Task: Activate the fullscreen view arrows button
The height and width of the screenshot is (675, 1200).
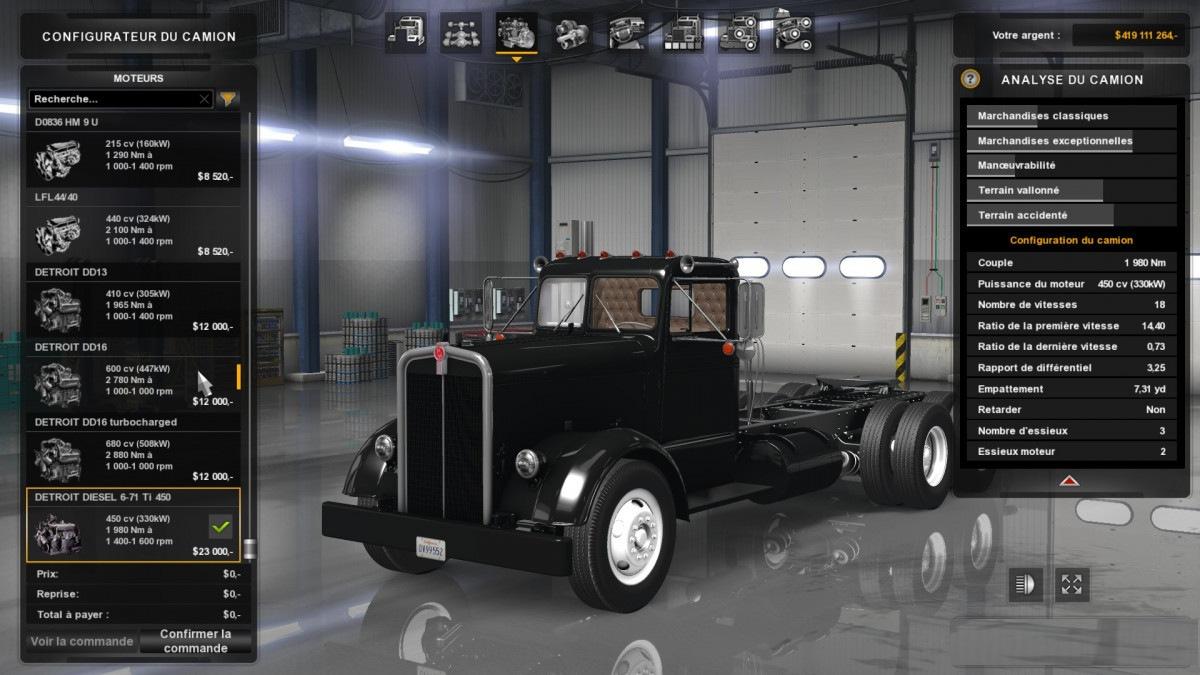Action: [x=1072, y=585]
